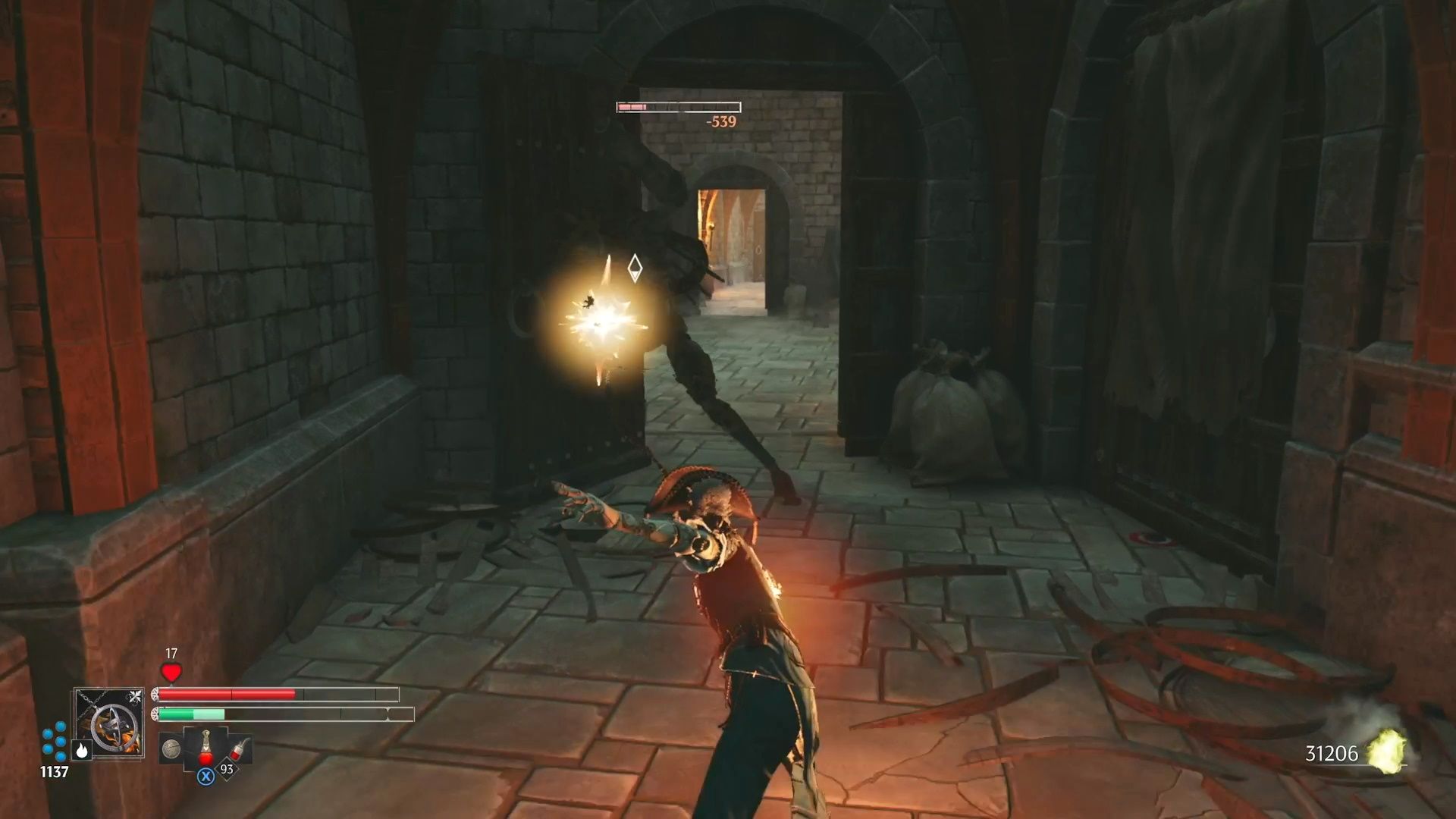Toggle the lock-on diamond reticle on the enemy
Image resolution: width=1456 pixels, height=819 pixels.
click(x=634, y=268)
